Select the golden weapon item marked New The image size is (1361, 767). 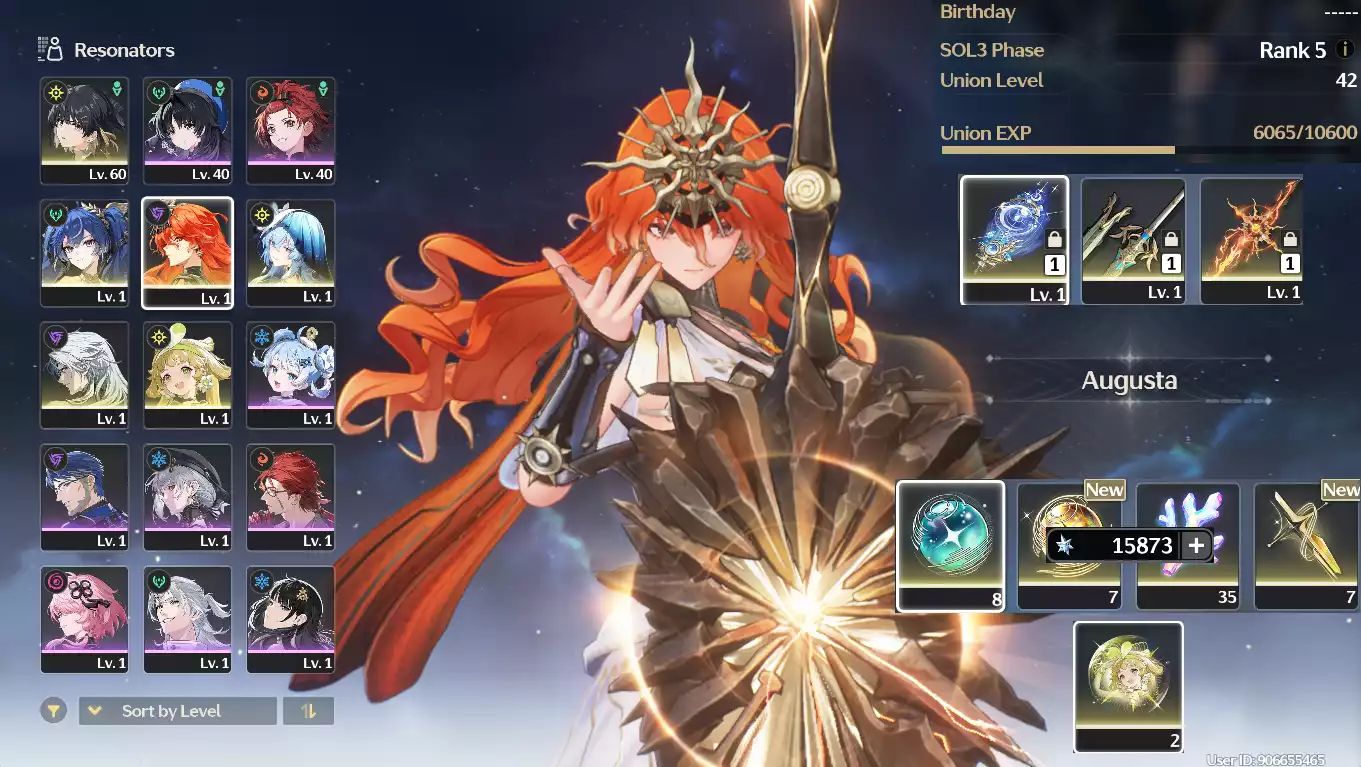[x=1306, y=545]
